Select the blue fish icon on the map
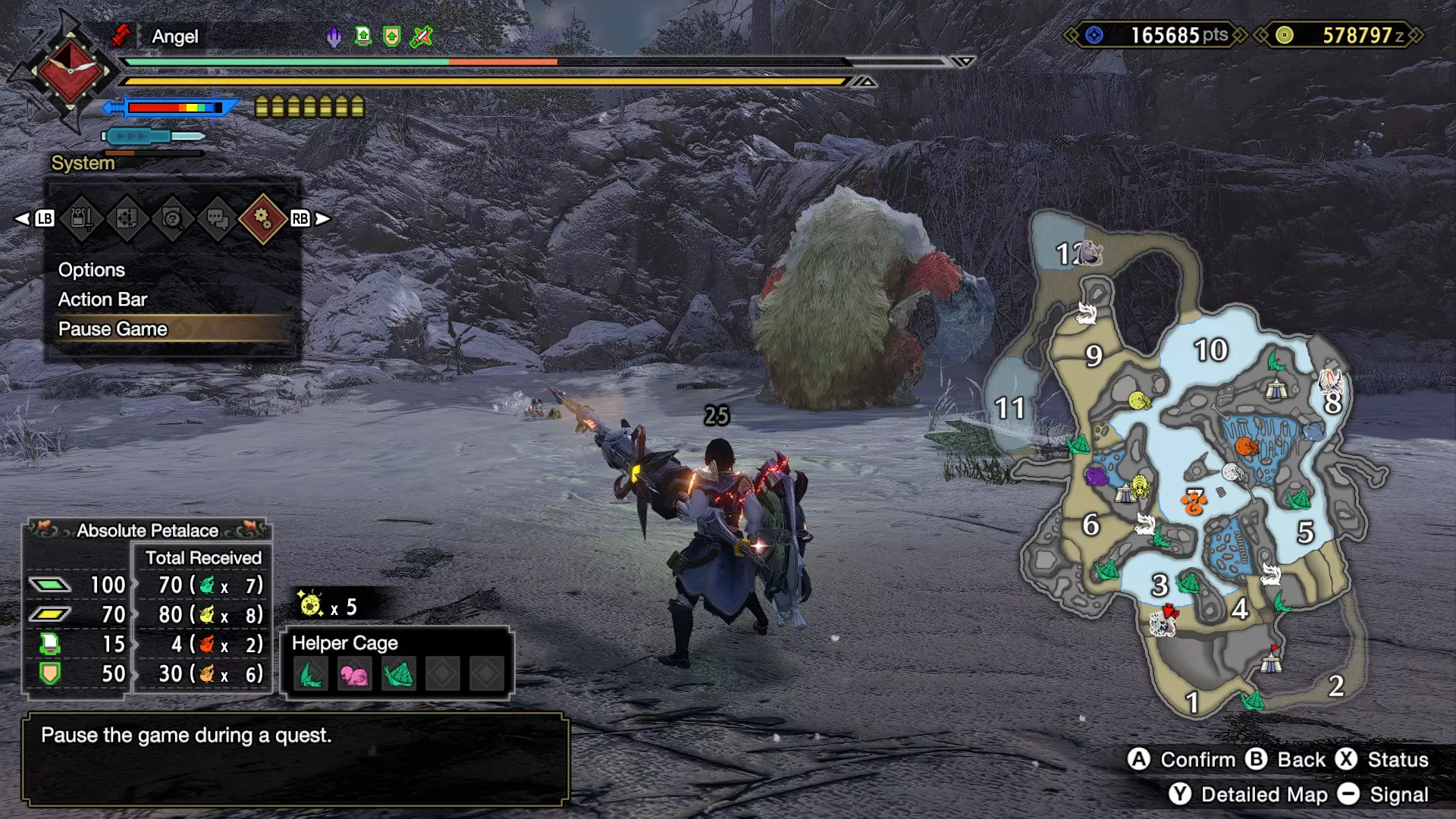Image resolution: width=1456 pixels, height=819 pixels. coord(1313,432)
